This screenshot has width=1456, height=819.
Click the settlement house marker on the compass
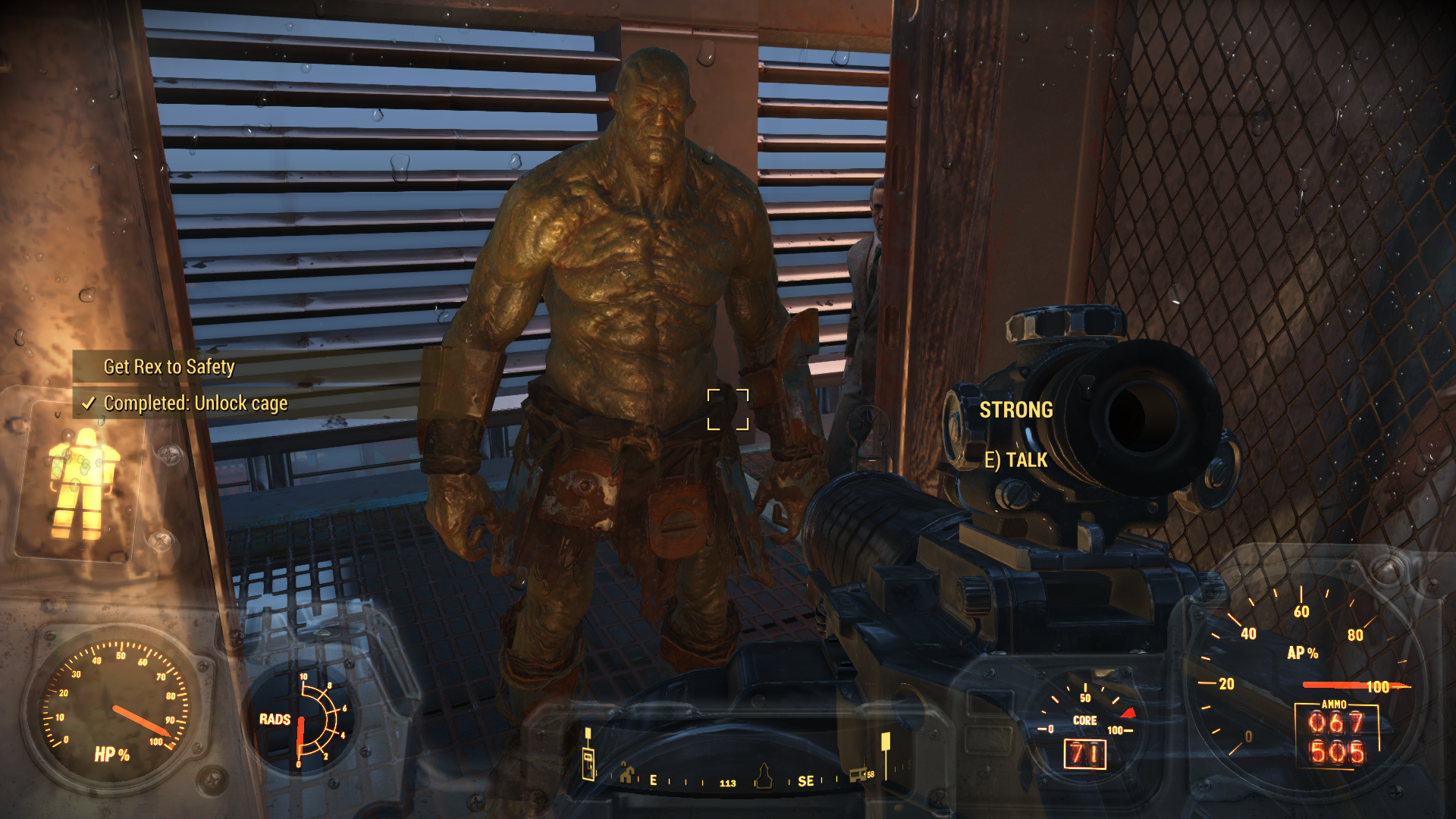[x=626, y=773]
